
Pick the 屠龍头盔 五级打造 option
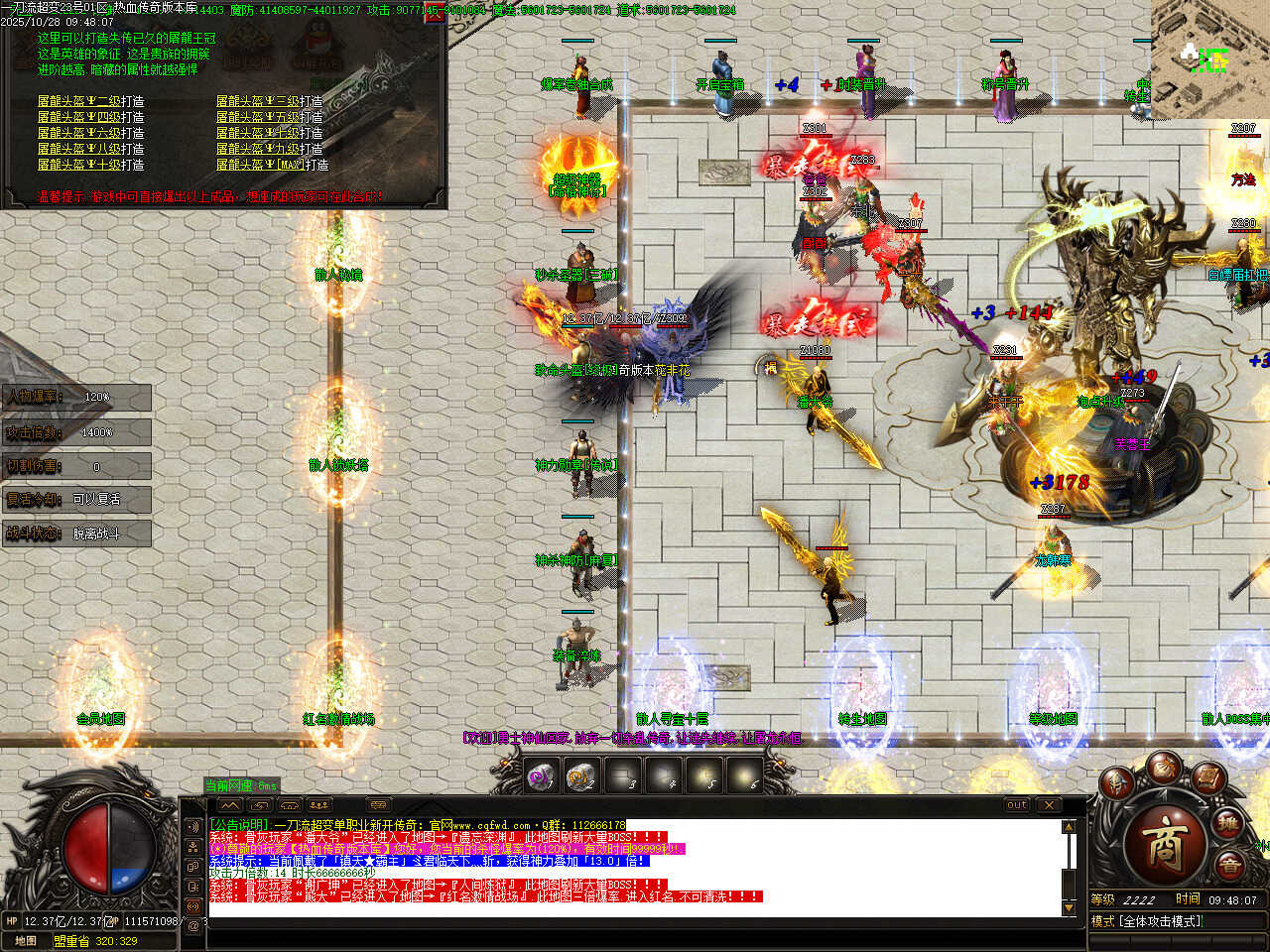[270, 117]
